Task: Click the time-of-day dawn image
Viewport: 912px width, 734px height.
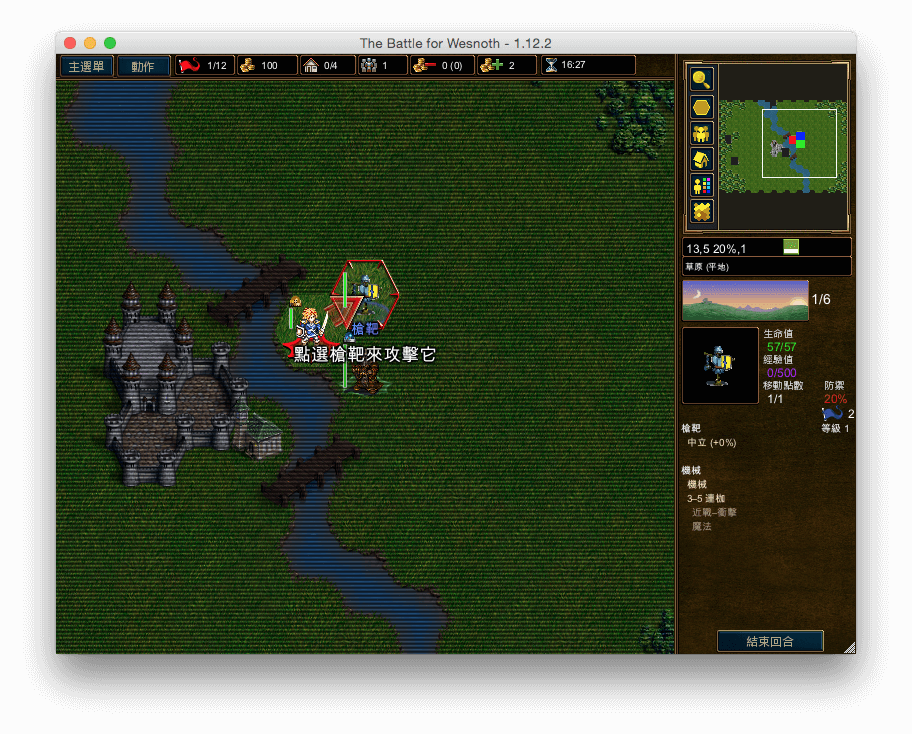Action: 745,300
